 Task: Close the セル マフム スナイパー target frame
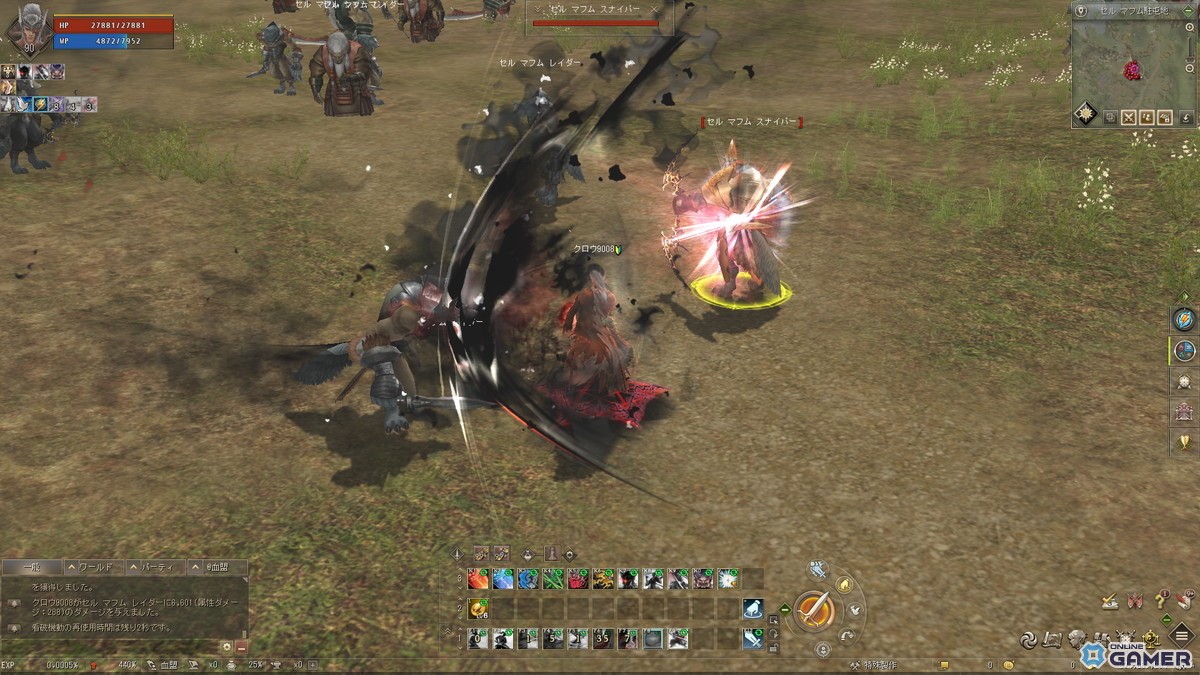654,9
